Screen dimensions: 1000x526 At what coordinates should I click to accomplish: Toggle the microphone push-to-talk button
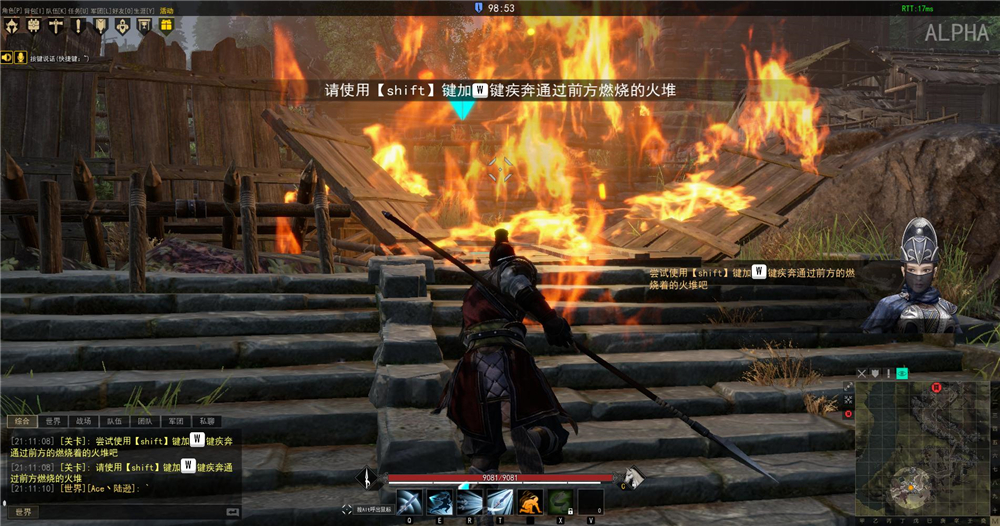click(x=18, y=57)
